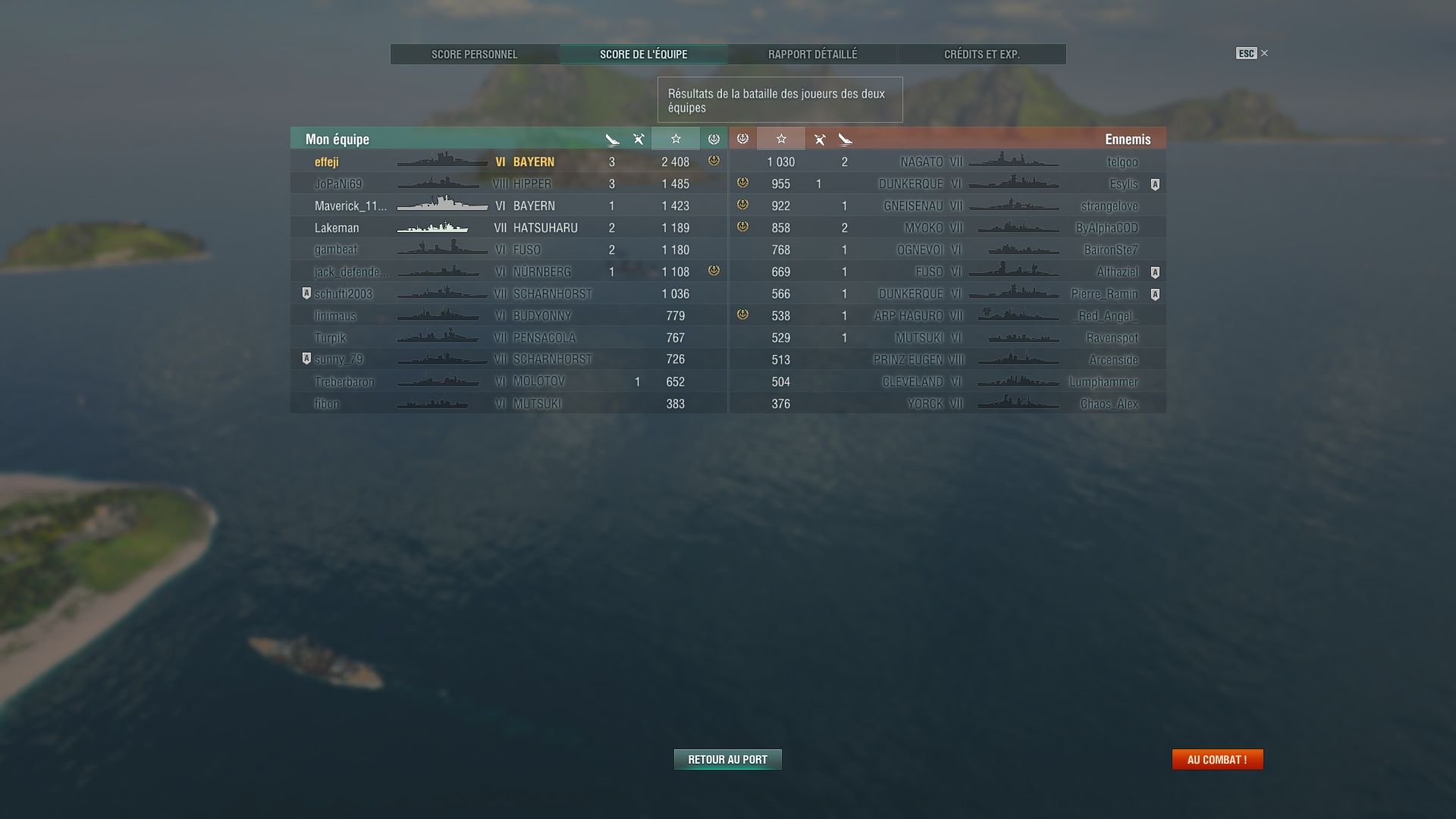Select the XP star column header for Mon équipe
Image resolution: width=1456 pixels, height=819 pixels.
pyautogui.click(x=675, y=139)
